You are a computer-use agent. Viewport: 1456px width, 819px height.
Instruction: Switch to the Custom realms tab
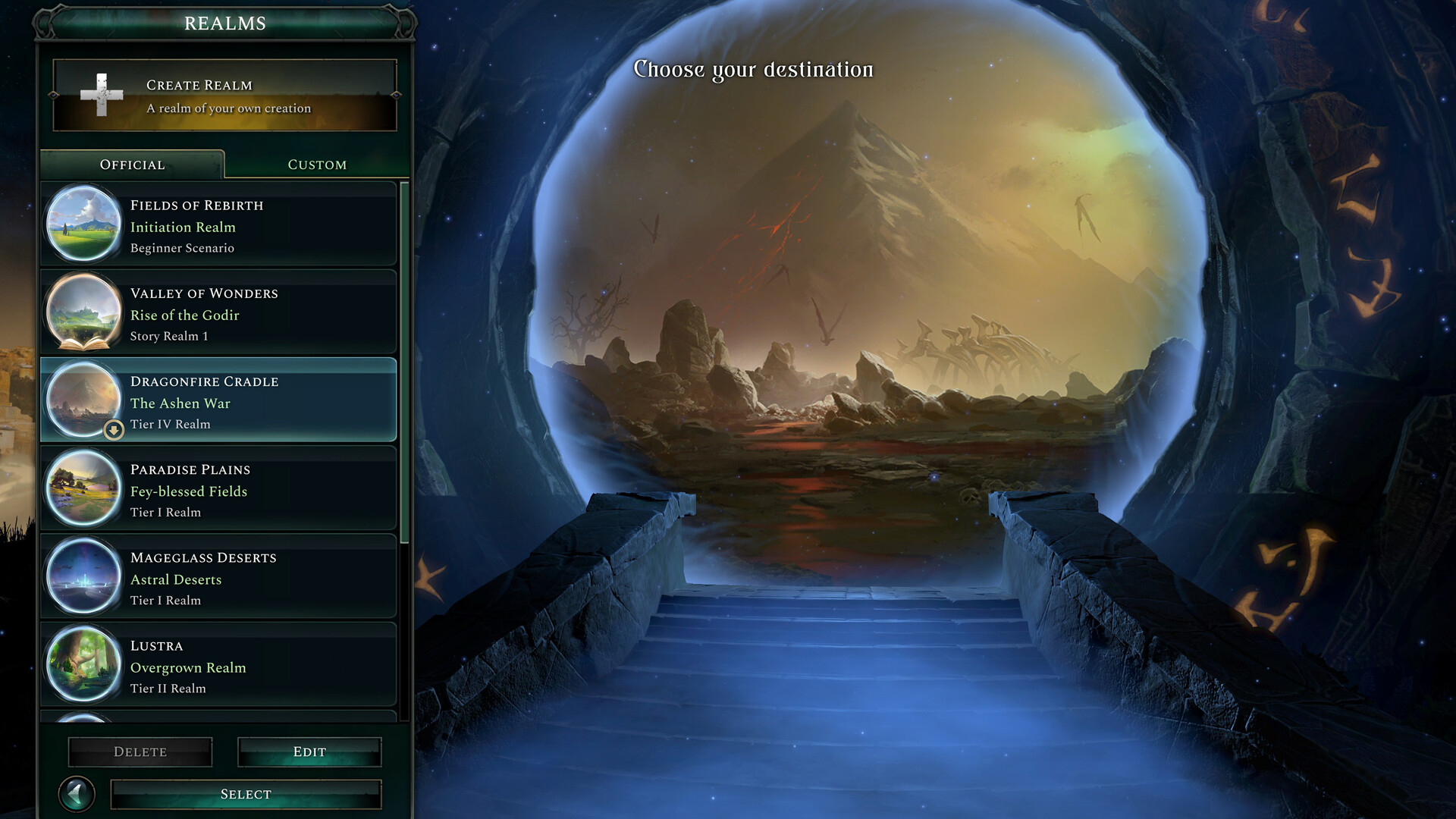[x=316, y=164]
